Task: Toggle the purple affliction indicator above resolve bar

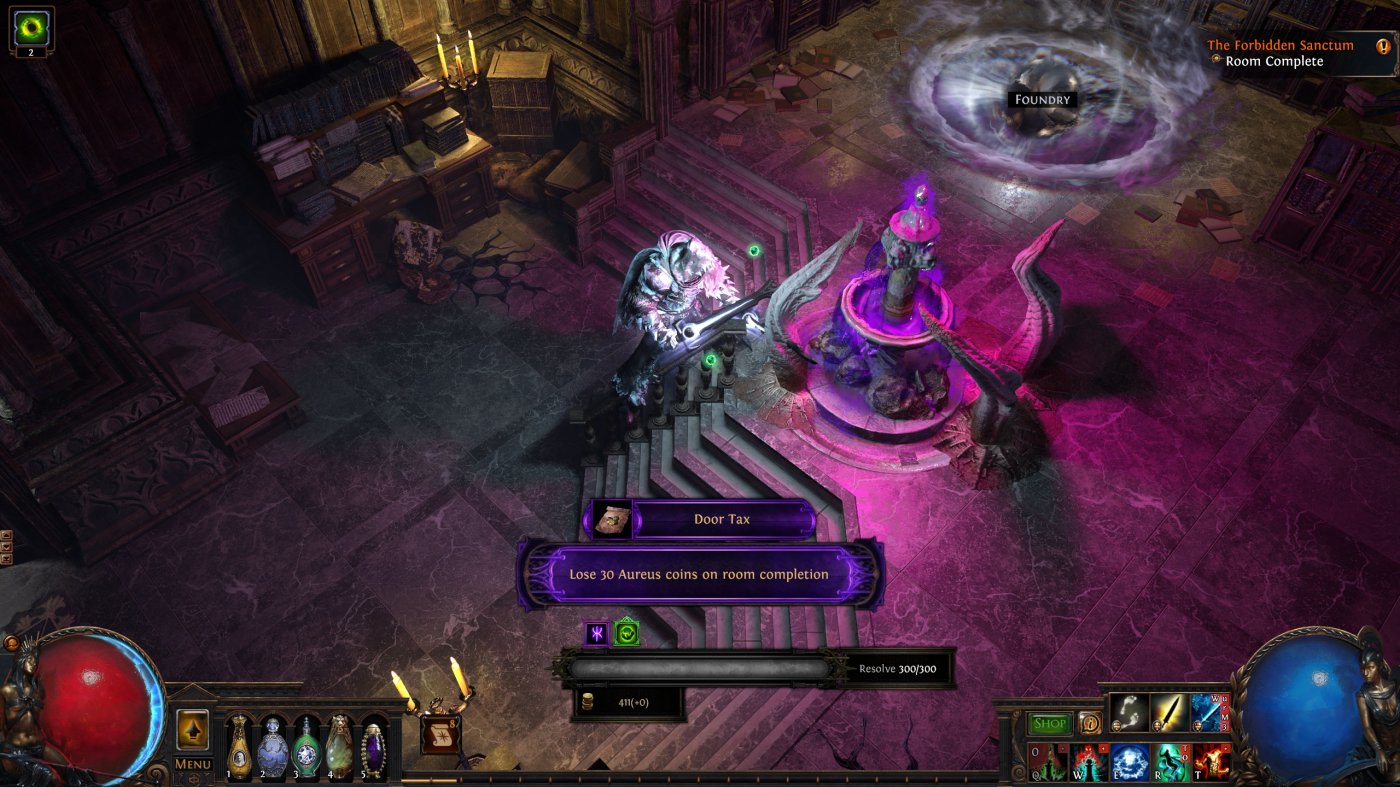Action: tap(598, 631)
